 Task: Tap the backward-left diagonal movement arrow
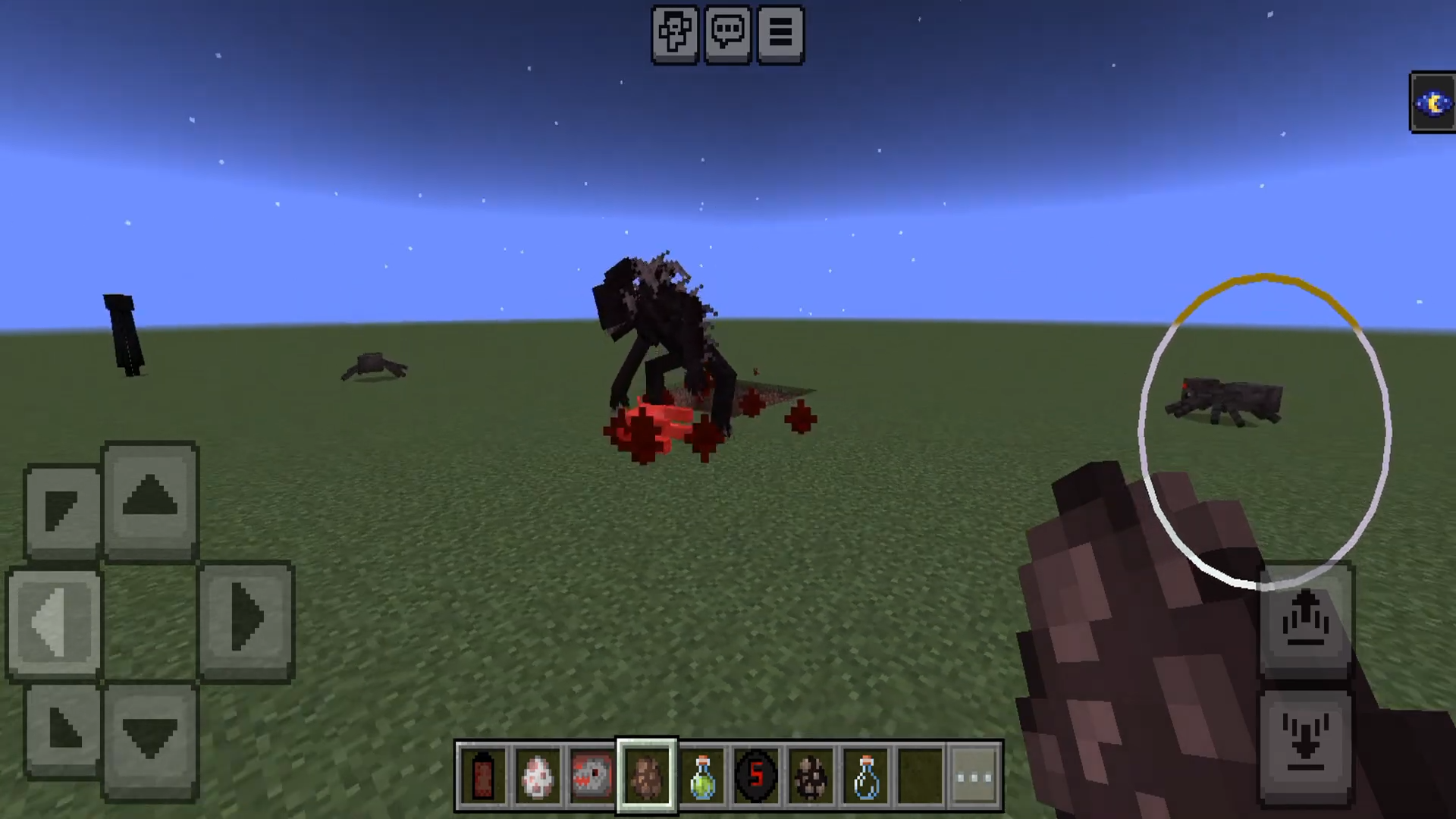(62, 729)
